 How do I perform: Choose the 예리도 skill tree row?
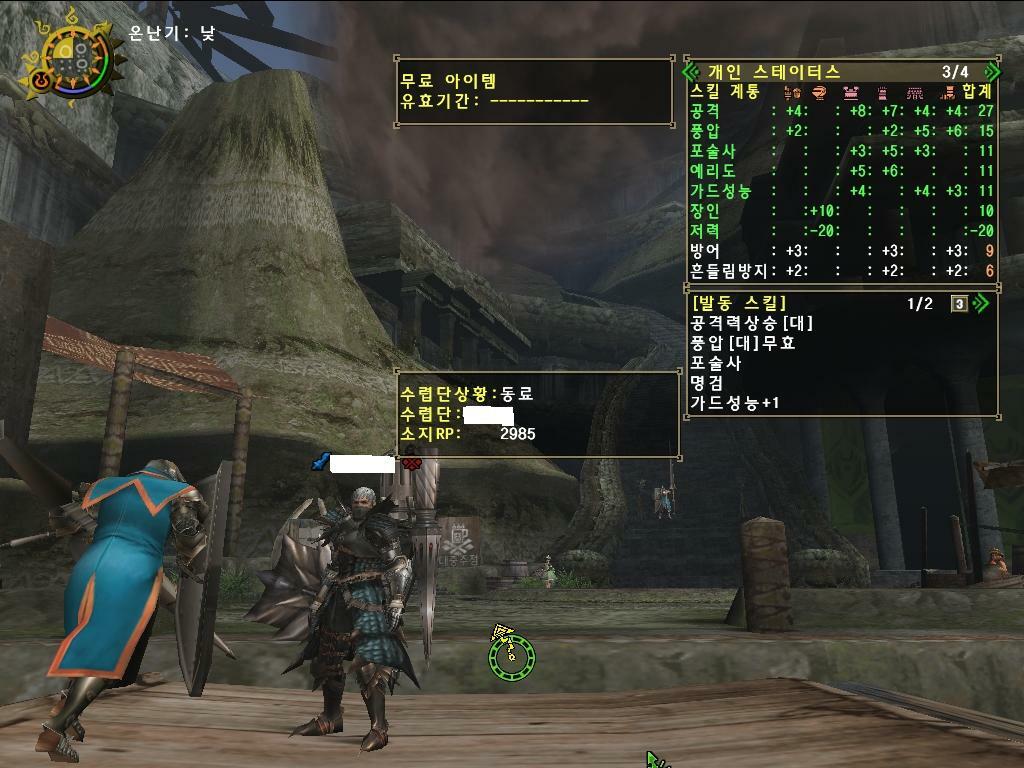840,171
